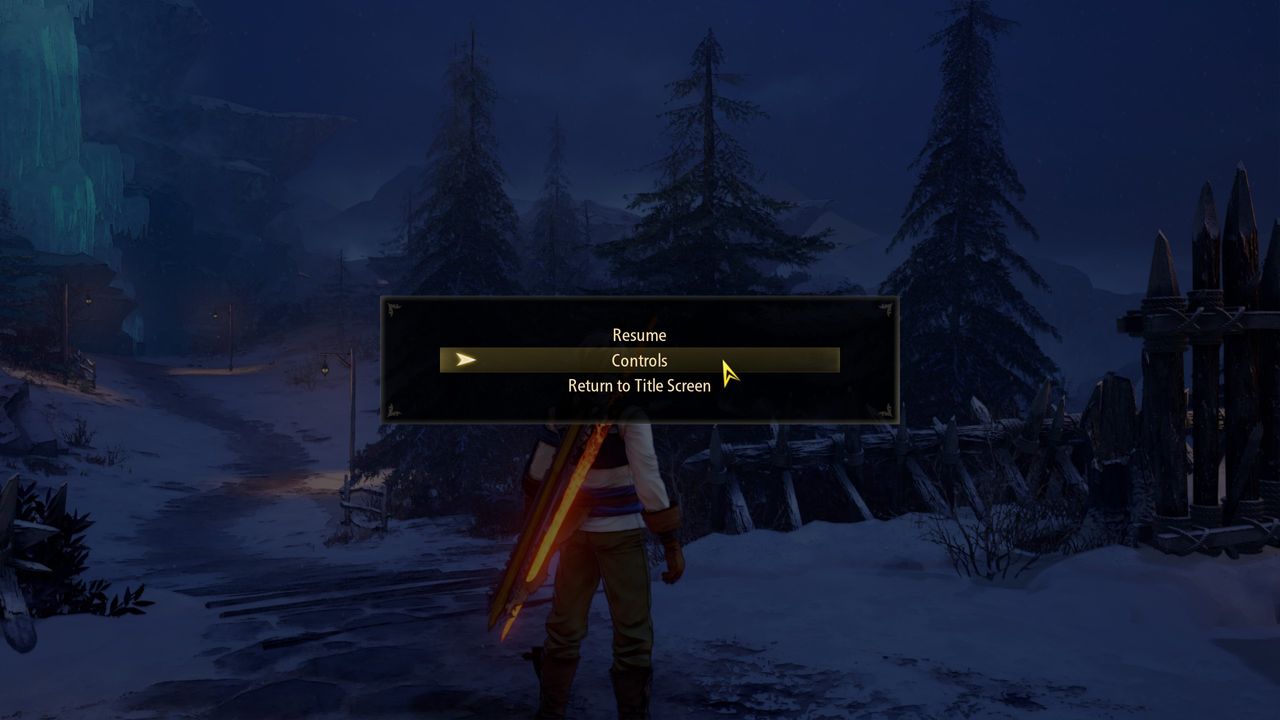Click the left edge of the highlight bar
This screenshot has width=1280, height=720.
pos(445,360)
